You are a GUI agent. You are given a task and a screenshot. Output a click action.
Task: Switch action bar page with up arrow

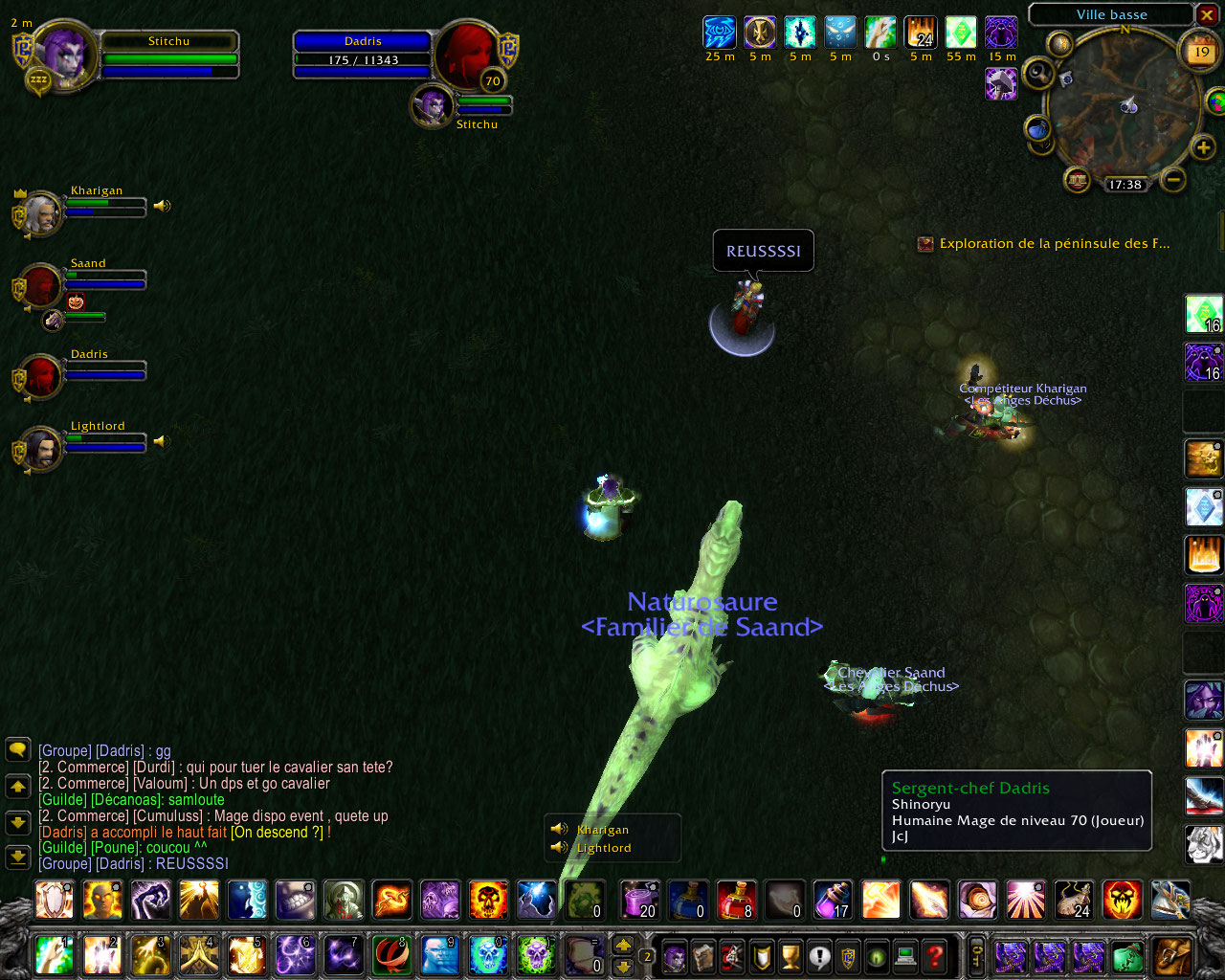[623, 944]
